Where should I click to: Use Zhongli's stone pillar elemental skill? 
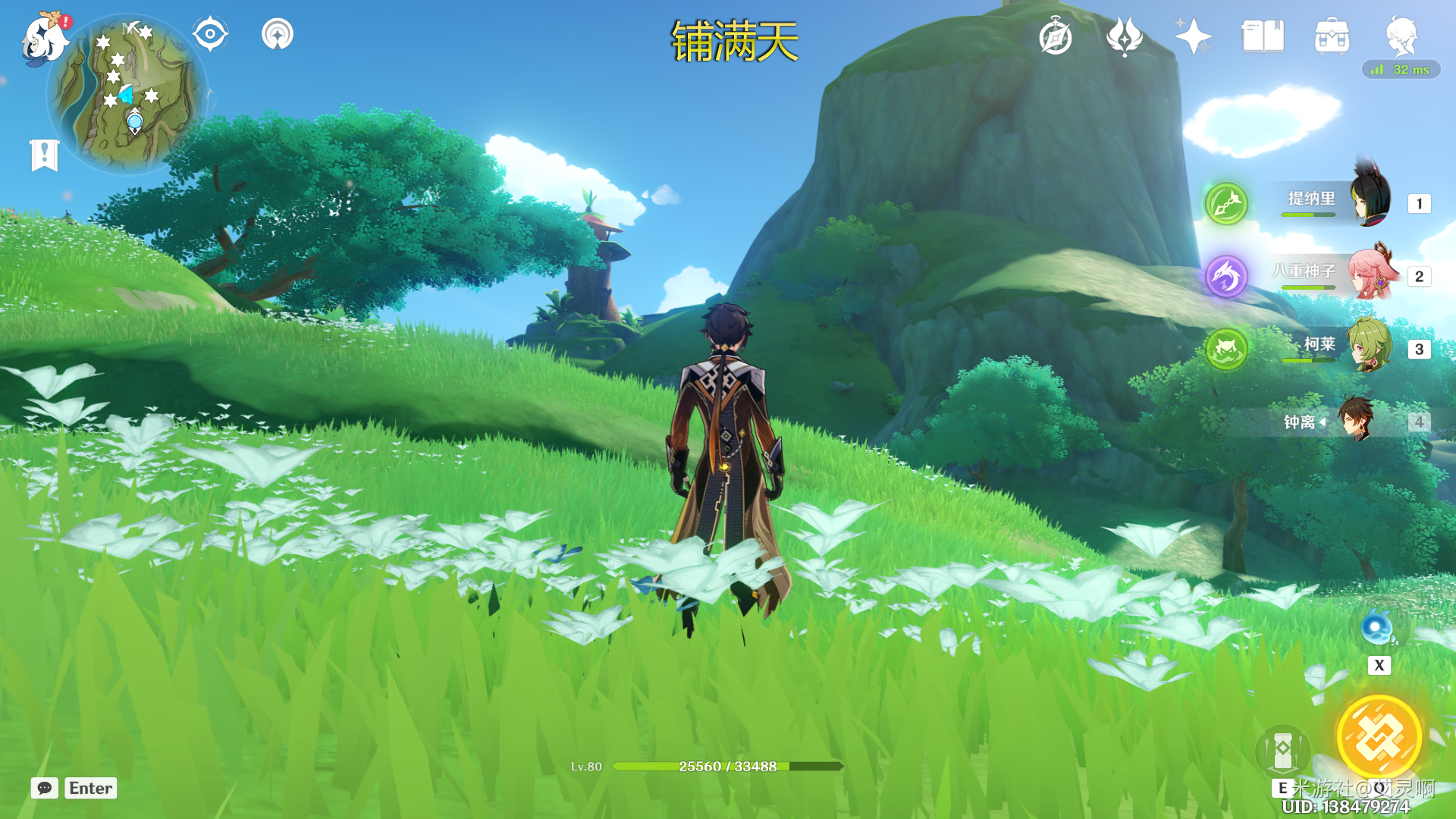click(1283, 751)
